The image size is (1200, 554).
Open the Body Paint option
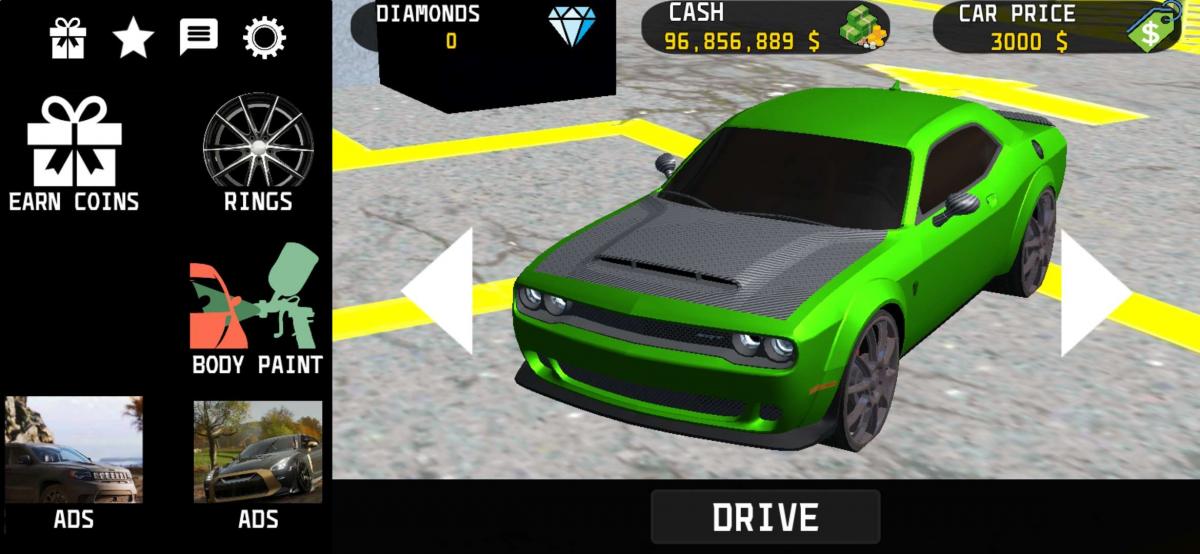257,310
